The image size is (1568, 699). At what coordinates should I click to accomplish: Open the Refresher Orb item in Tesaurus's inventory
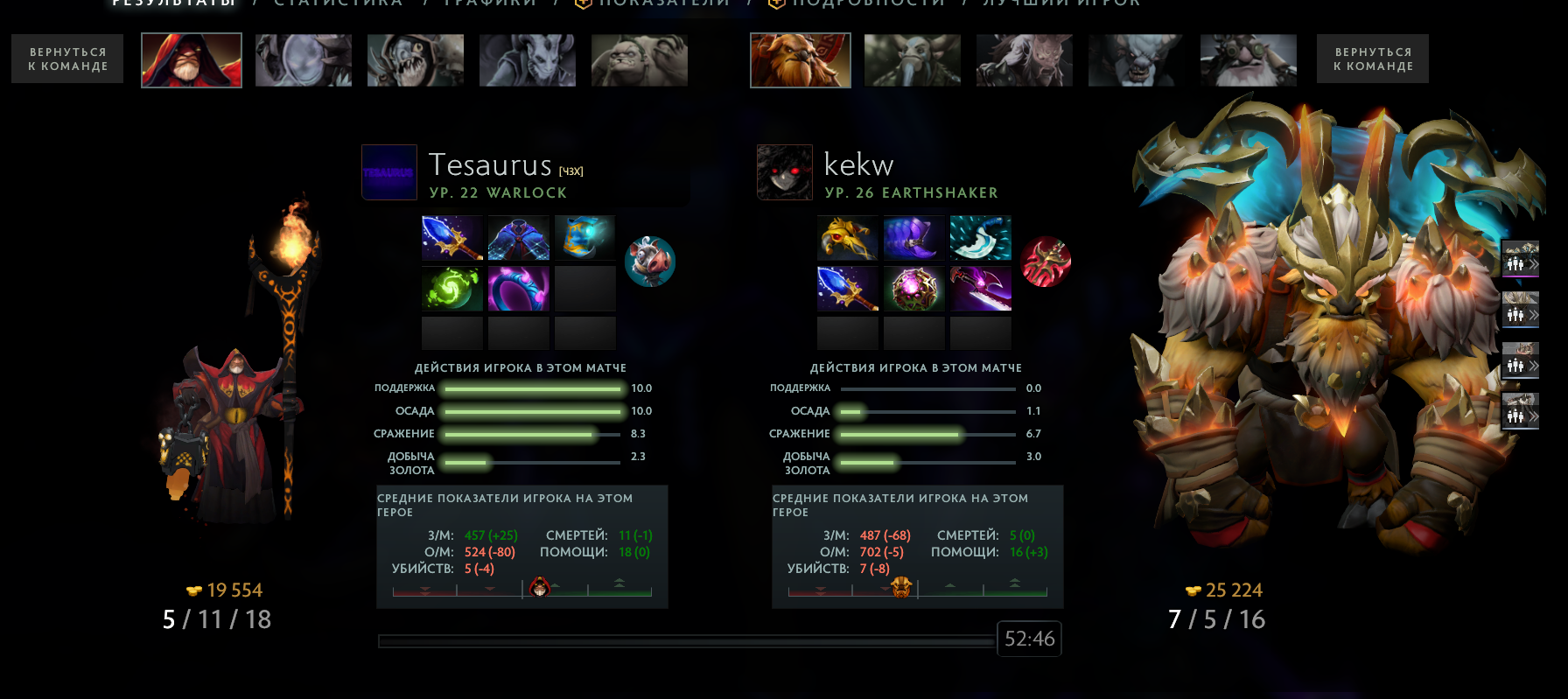pos(451,287)
